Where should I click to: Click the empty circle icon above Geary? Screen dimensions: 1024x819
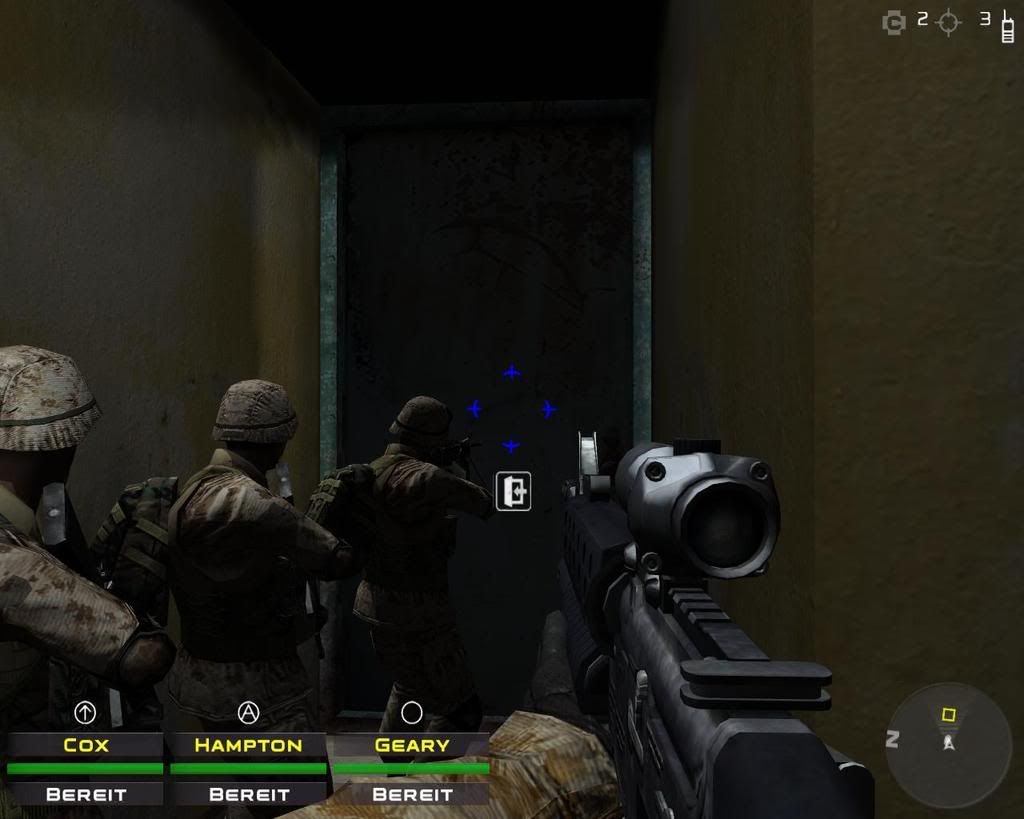click(x=411, y=712)
